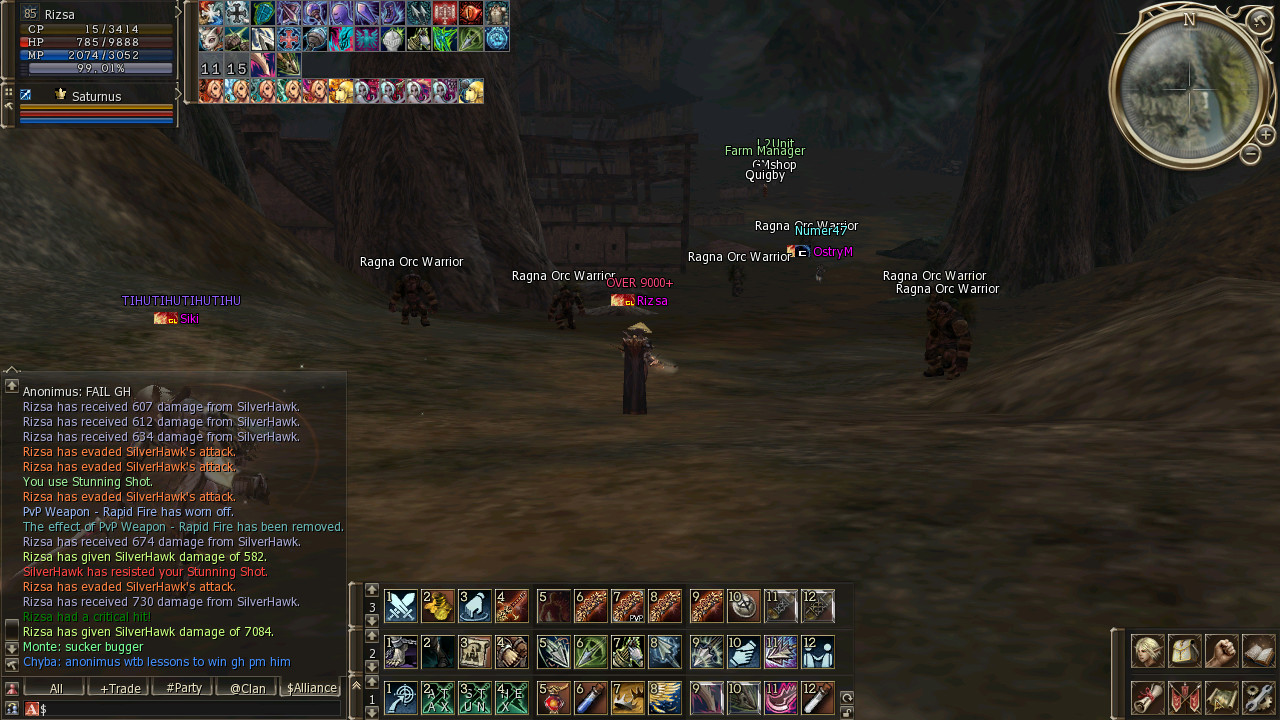The height and width of the screenshot is (720, 1280).
Task: Open the quest scroll icon
Action: coord(1148,697)
